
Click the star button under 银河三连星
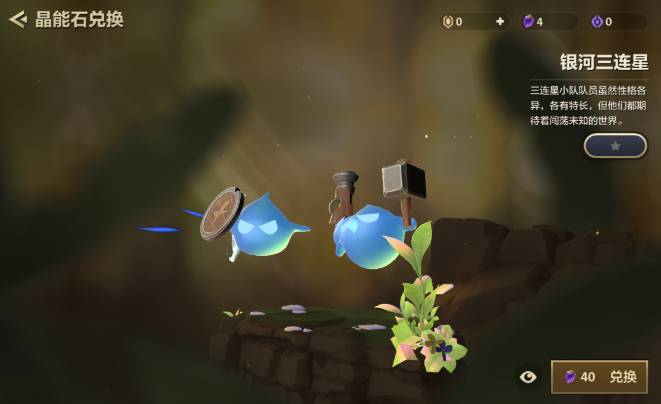tap(615, 146)
